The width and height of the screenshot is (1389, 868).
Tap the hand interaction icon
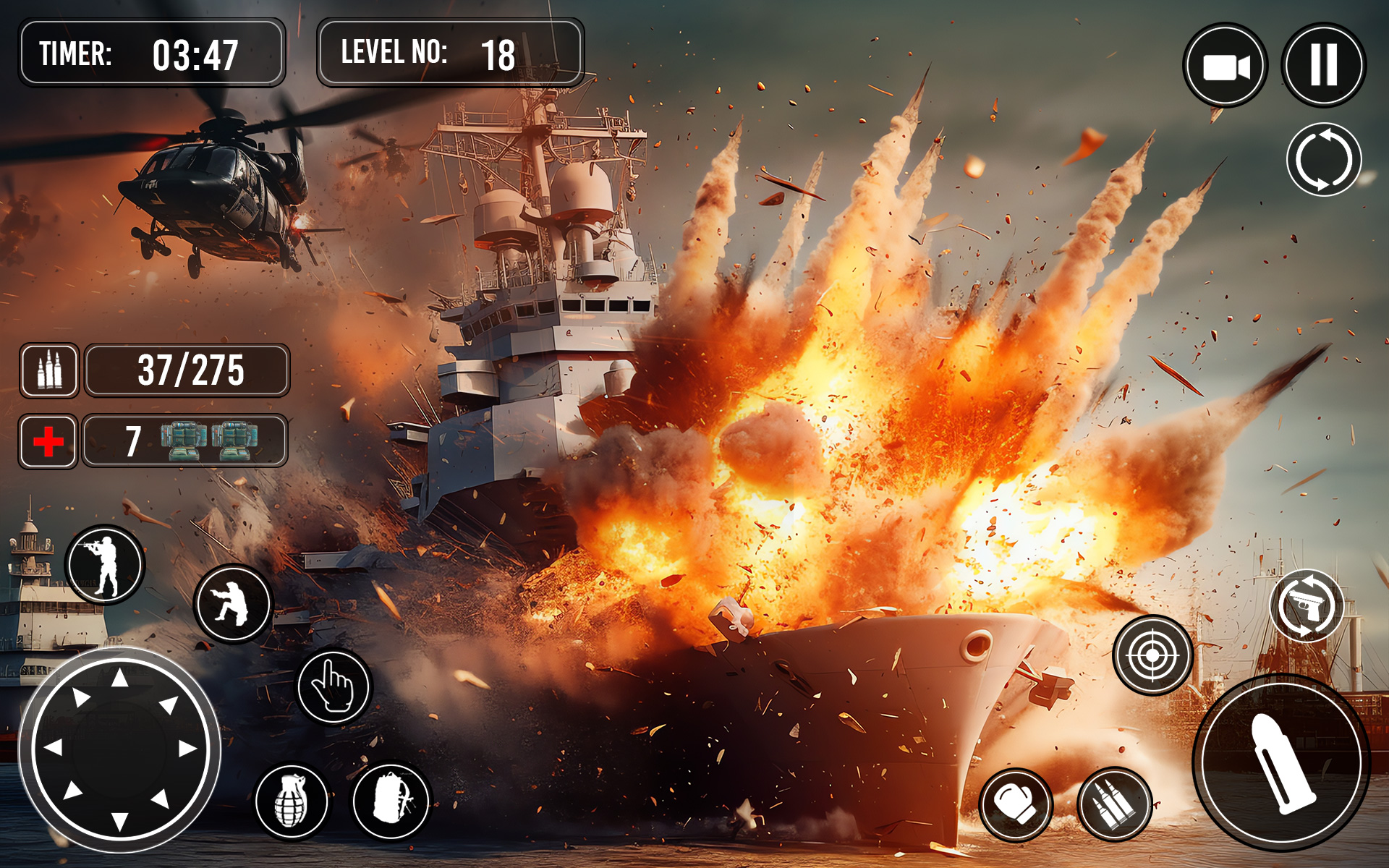333,687
